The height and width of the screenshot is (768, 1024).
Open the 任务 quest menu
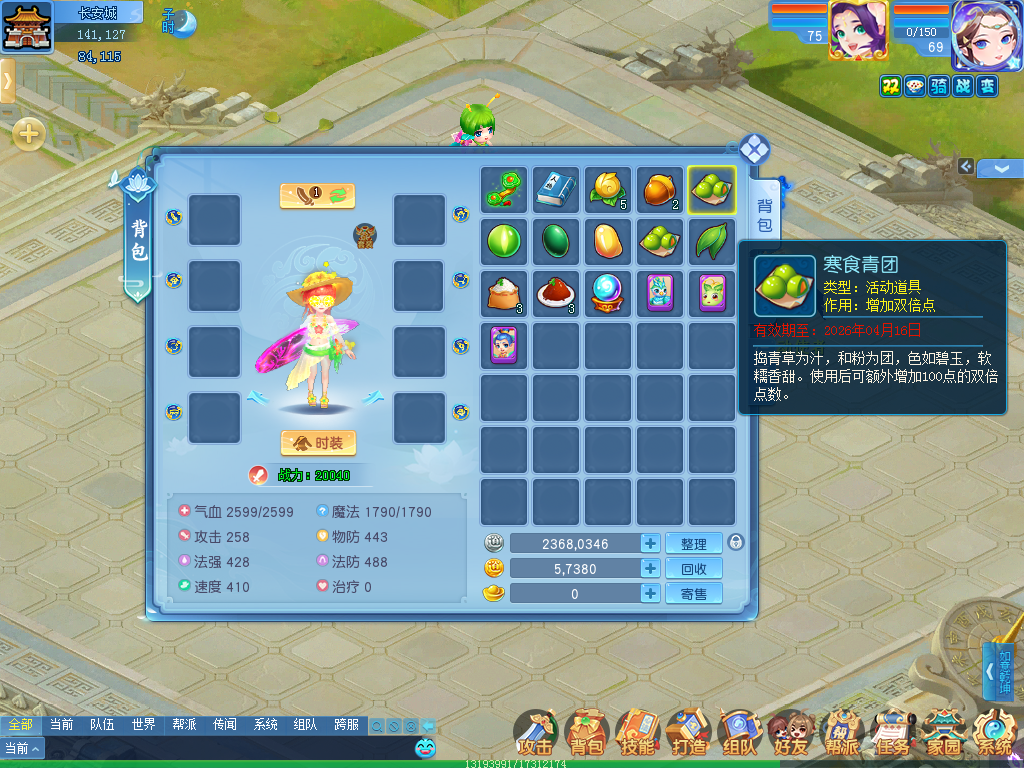[x=892, y=733]
